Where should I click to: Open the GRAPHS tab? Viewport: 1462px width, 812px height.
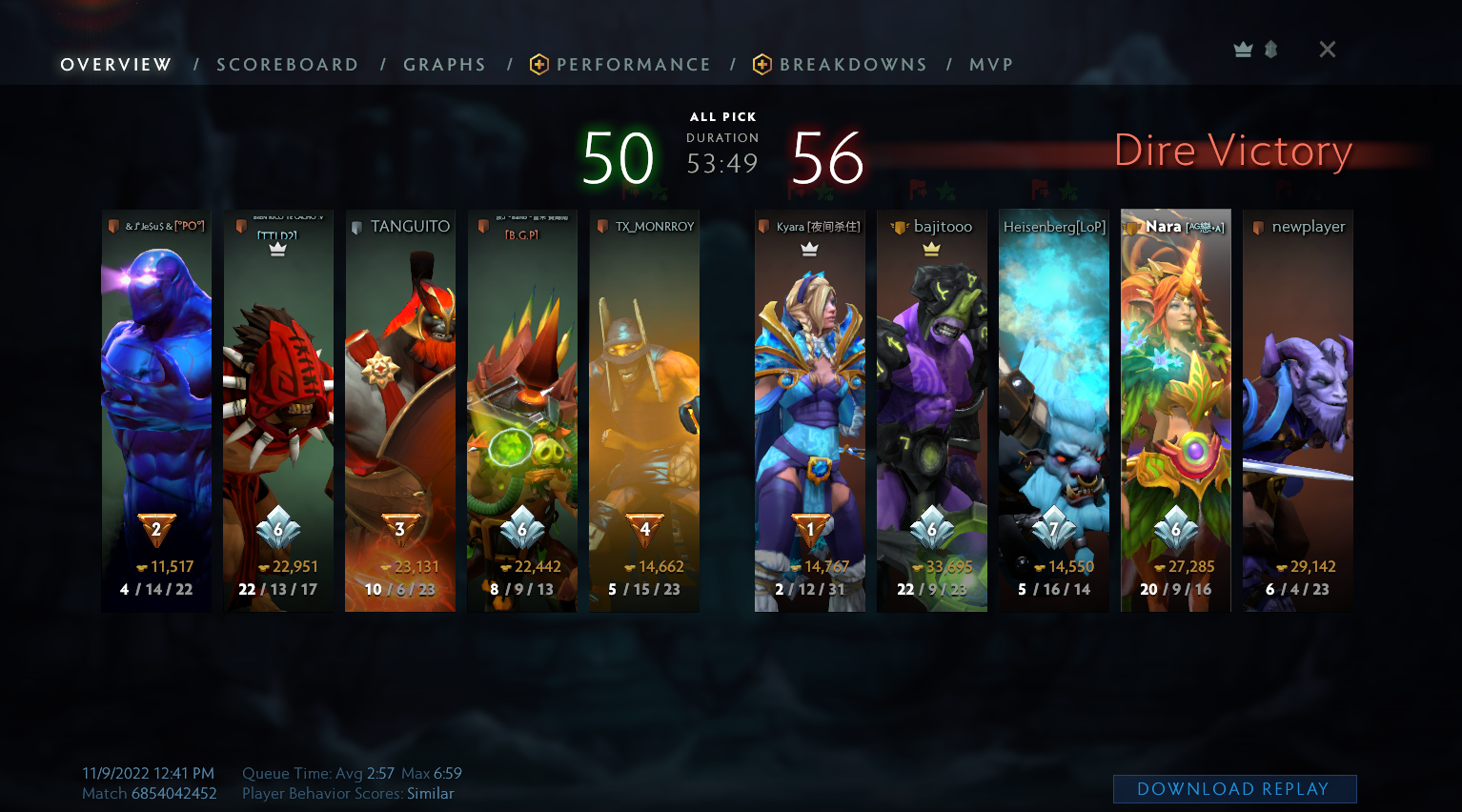pos(445,65)
